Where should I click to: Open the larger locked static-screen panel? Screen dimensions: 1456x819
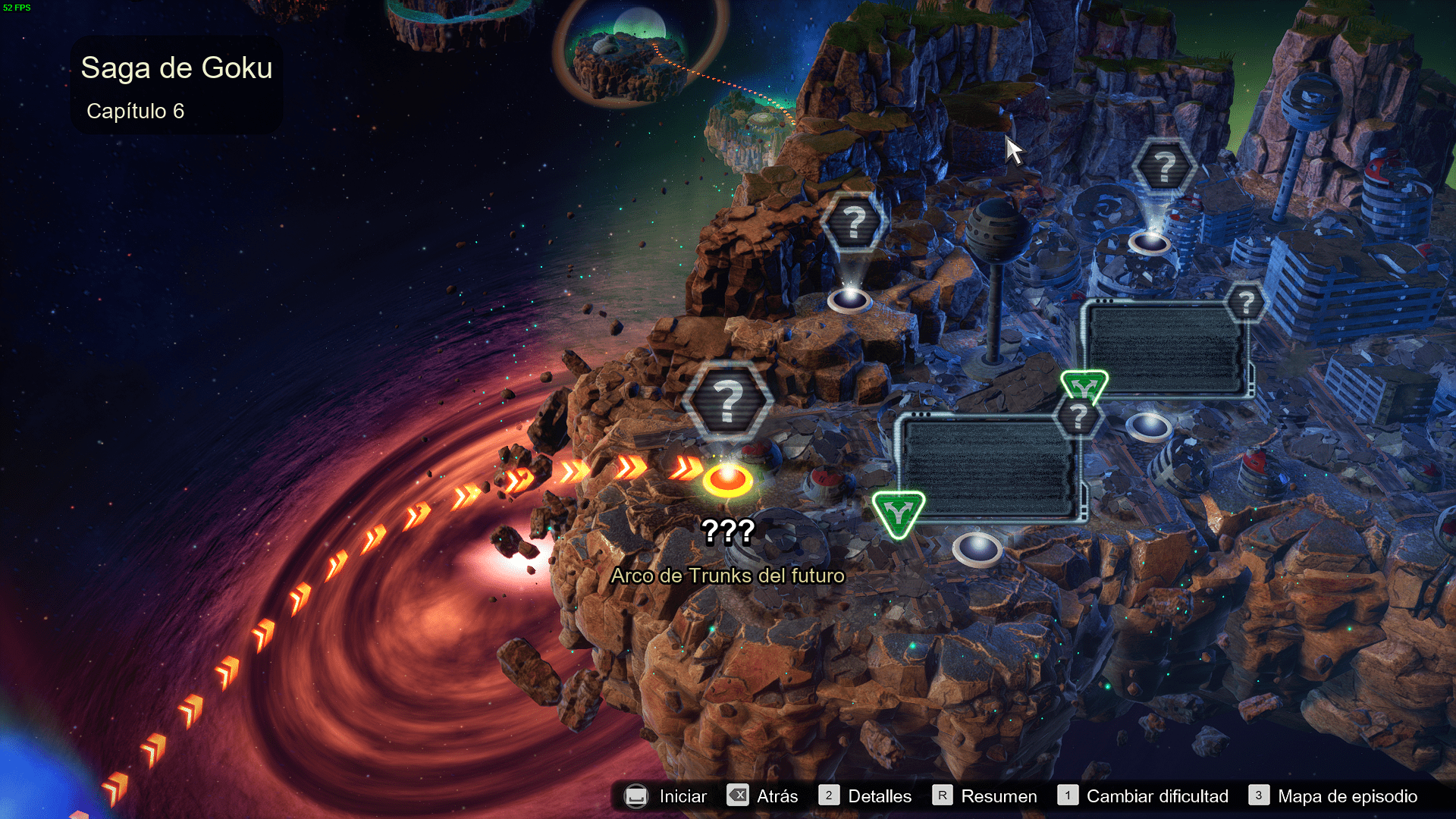(x=990, y=467)
